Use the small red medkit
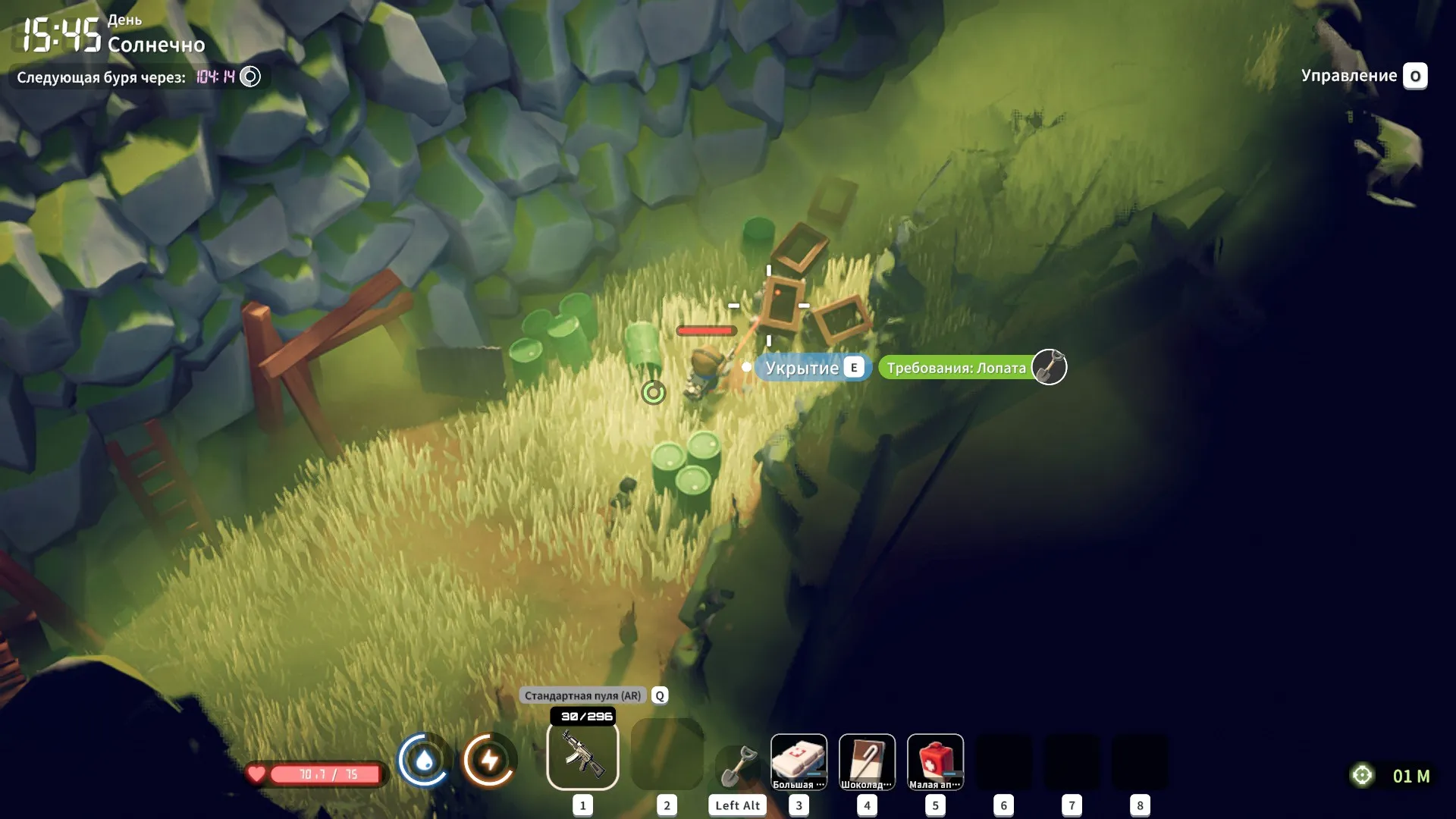This screenshot has width=1456, height=819. 935,761
